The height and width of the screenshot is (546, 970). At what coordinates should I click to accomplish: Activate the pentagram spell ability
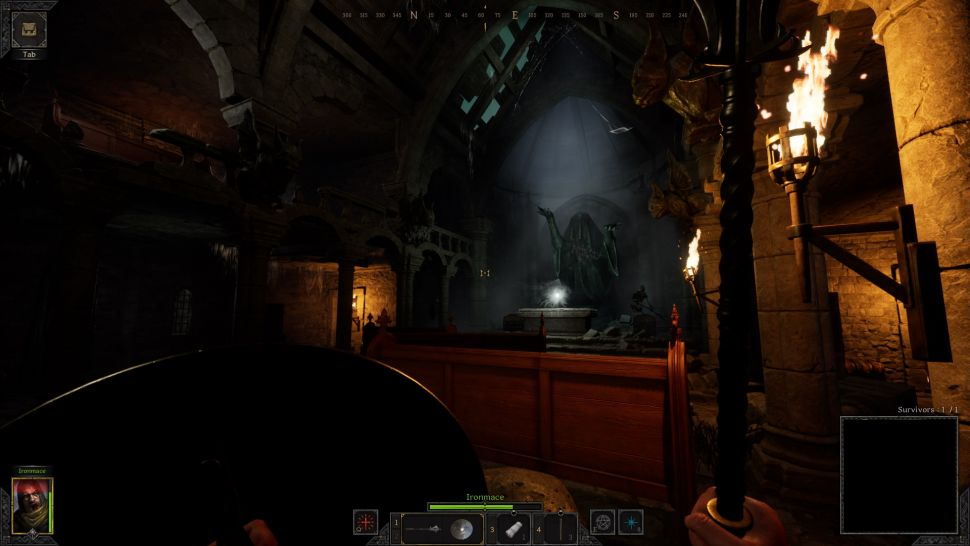pyautogui.click(x=603, y=522)
